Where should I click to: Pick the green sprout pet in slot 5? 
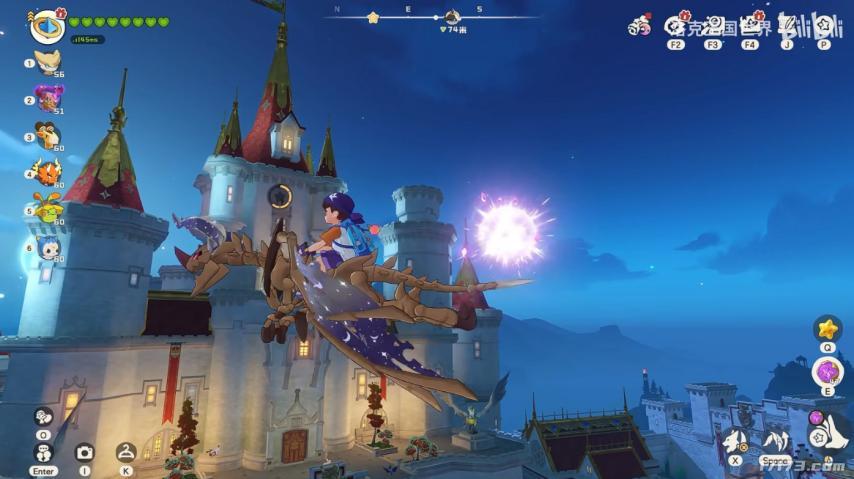point(47,207)
